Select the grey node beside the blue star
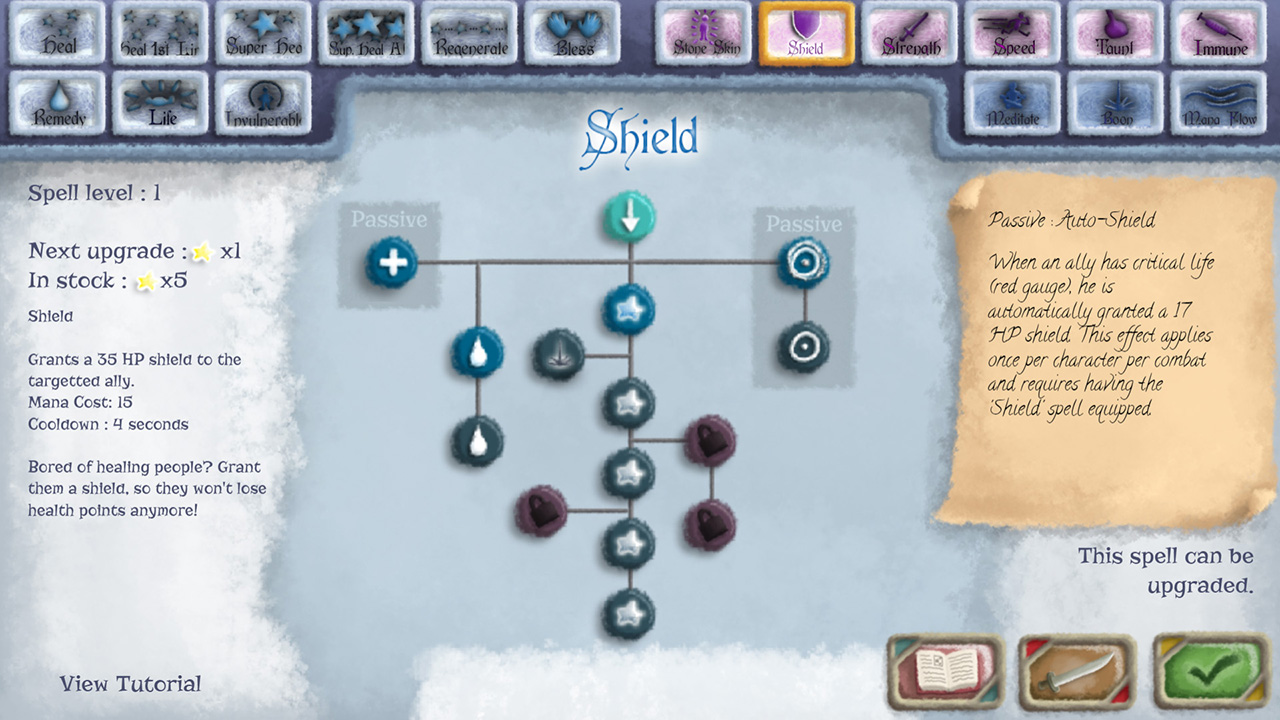Screen dimensions: 1280x720 (560, 356)
